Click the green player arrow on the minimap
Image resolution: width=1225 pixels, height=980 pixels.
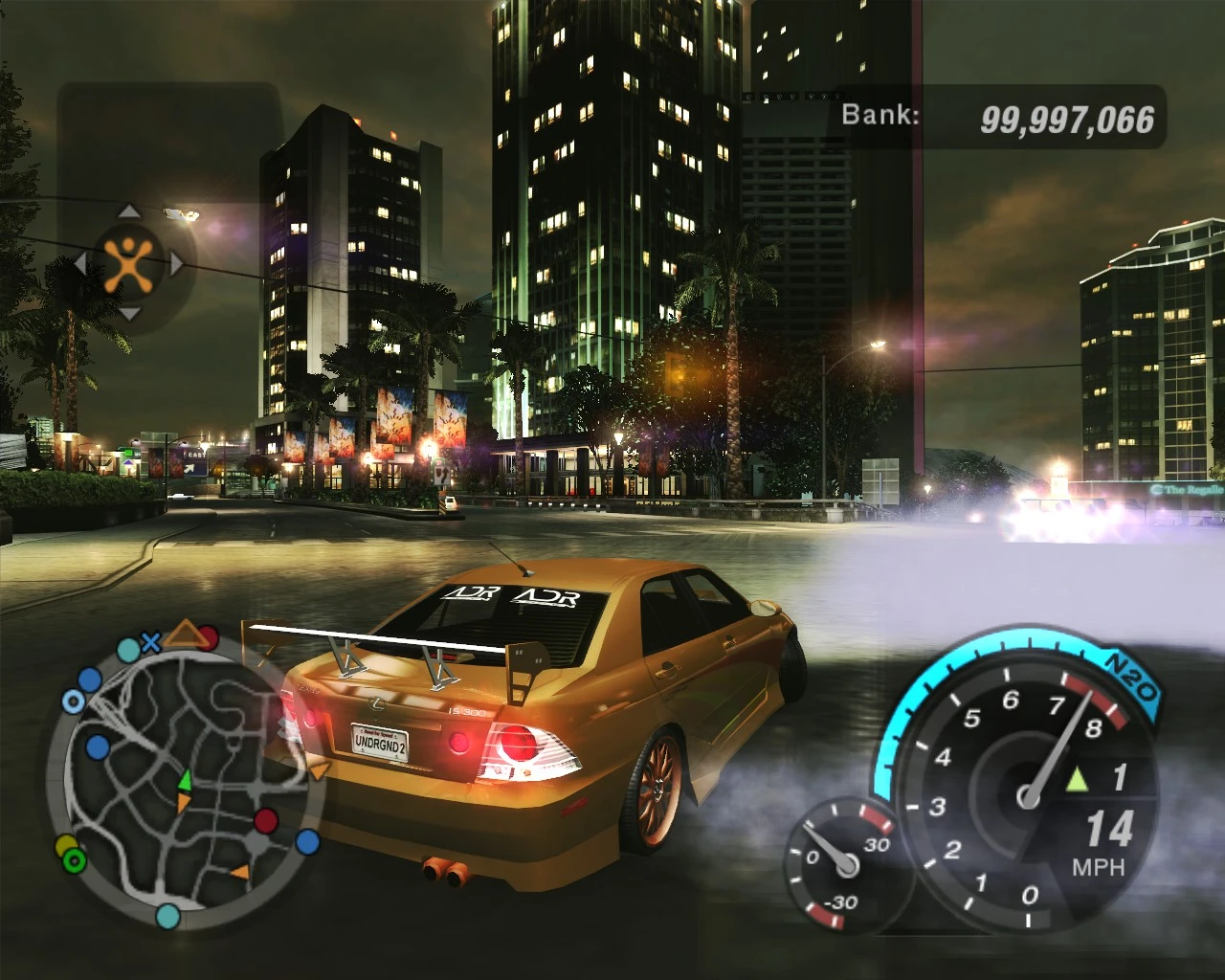pos(185,782)
